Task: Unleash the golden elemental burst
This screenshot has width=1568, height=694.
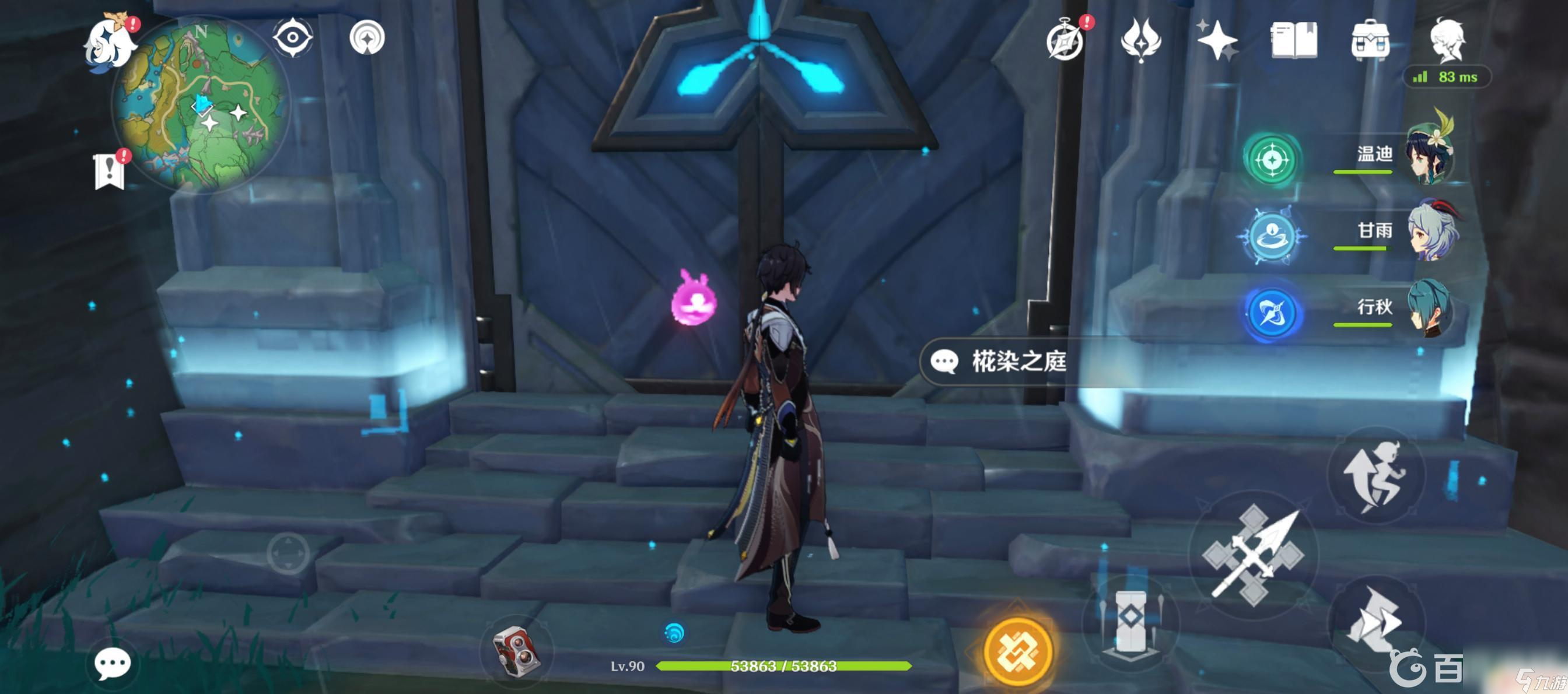Action: tap(1018, 651)
